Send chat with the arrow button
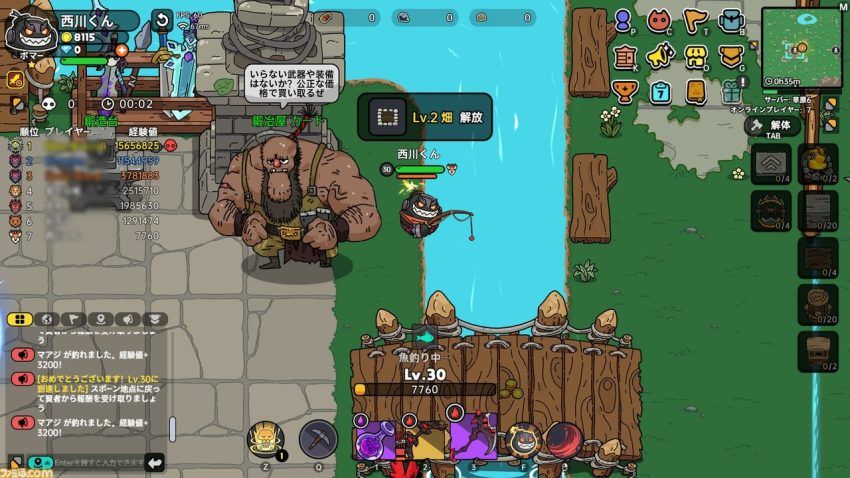Screen dimensions: 850x478 155,462
